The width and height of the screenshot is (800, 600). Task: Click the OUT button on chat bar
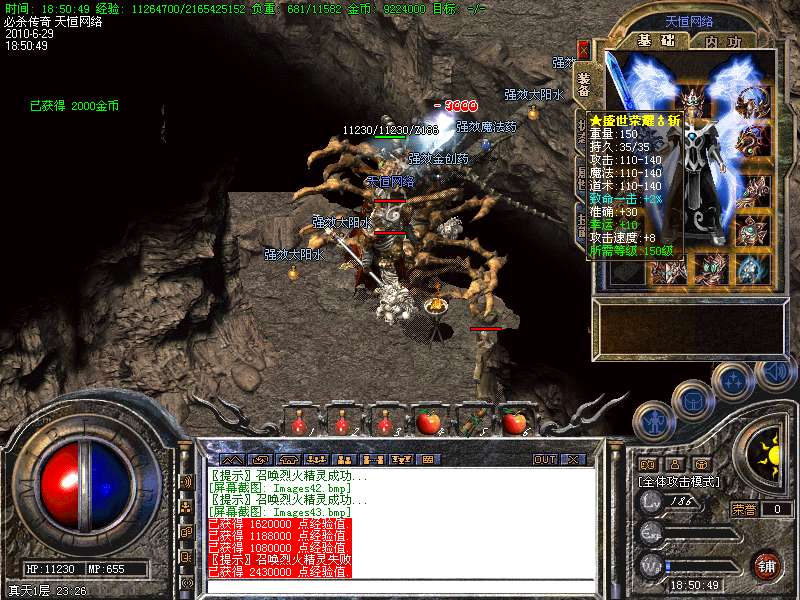pos(544,459)
